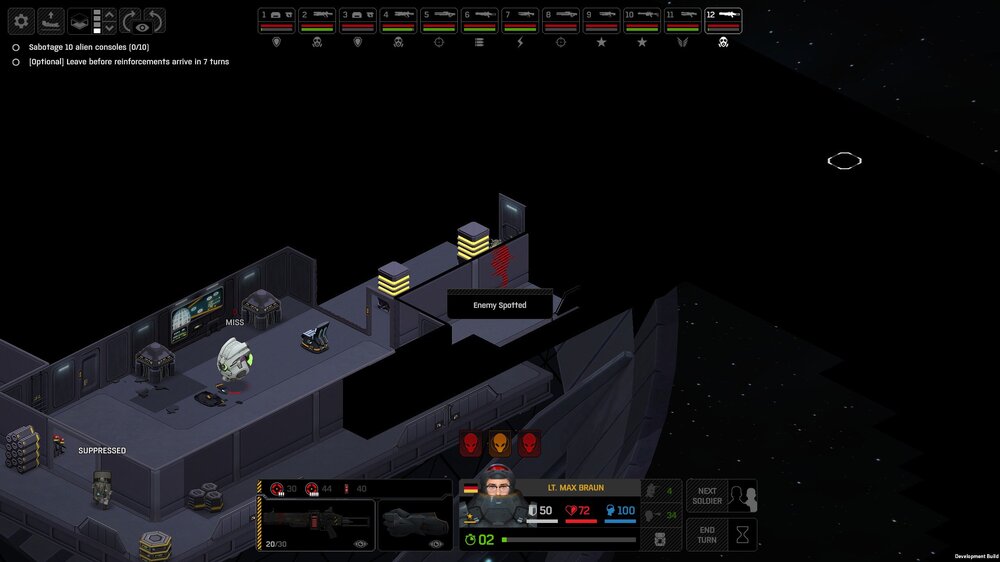This screenshot has width=1000, height=562.
Task: Open the settings gear menu
Action: pos(21,21)
